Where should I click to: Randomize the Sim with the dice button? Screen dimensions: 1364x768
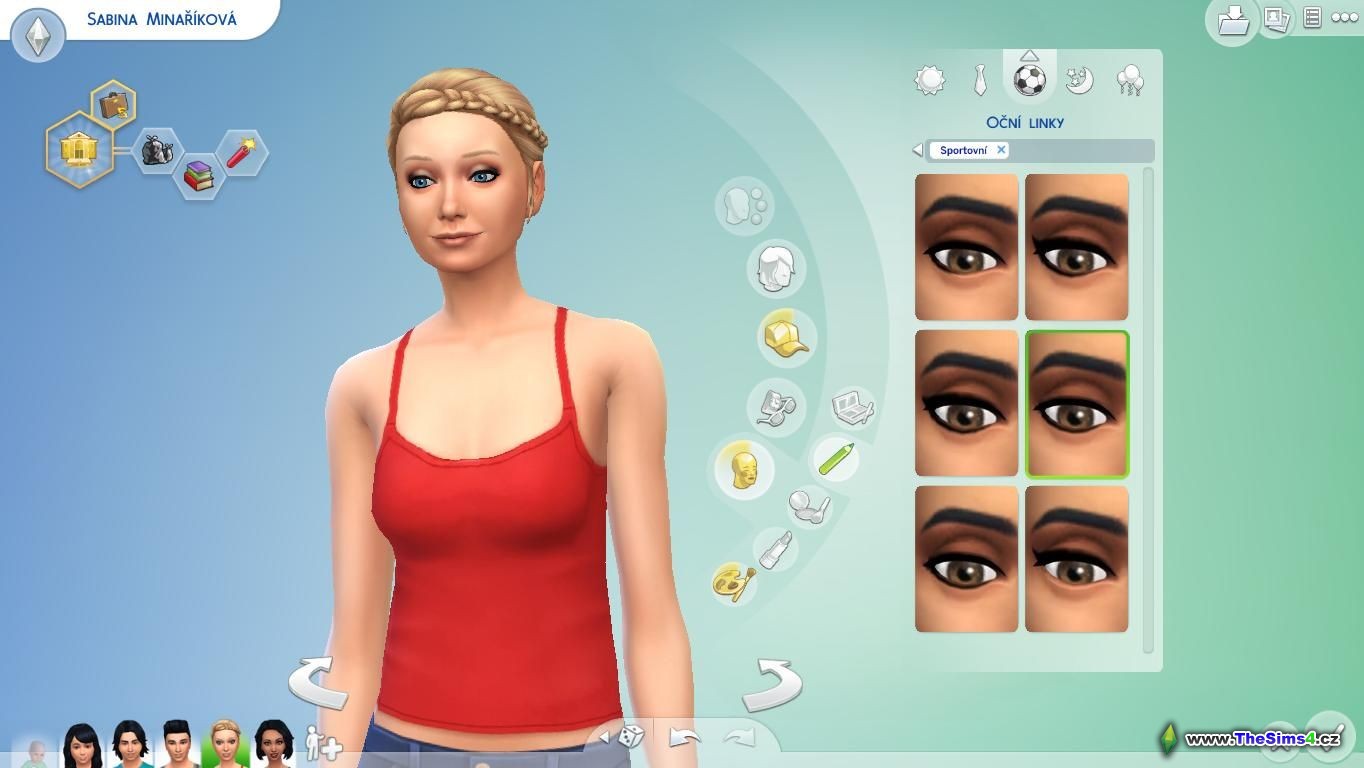(630, 738)
